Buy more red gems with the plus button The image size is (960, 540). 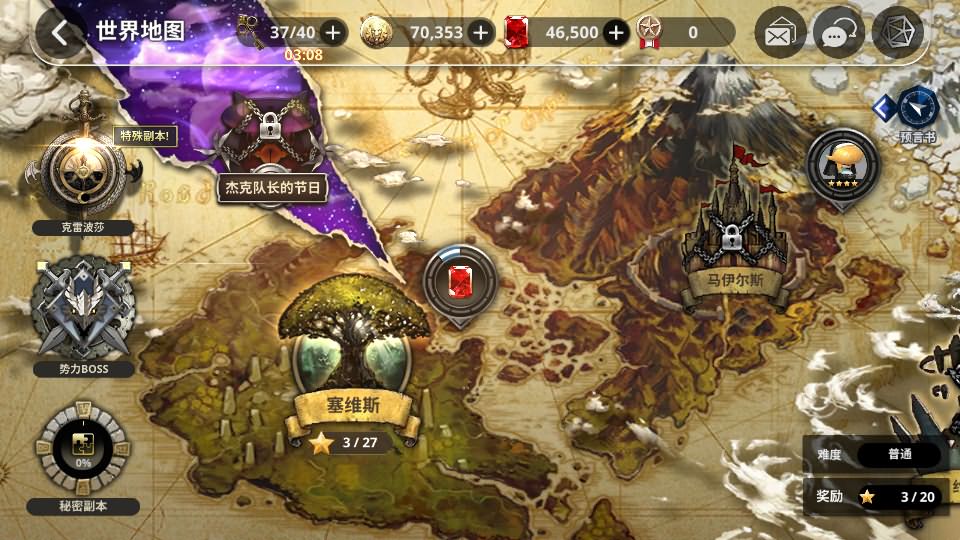[x=616, y=33]
